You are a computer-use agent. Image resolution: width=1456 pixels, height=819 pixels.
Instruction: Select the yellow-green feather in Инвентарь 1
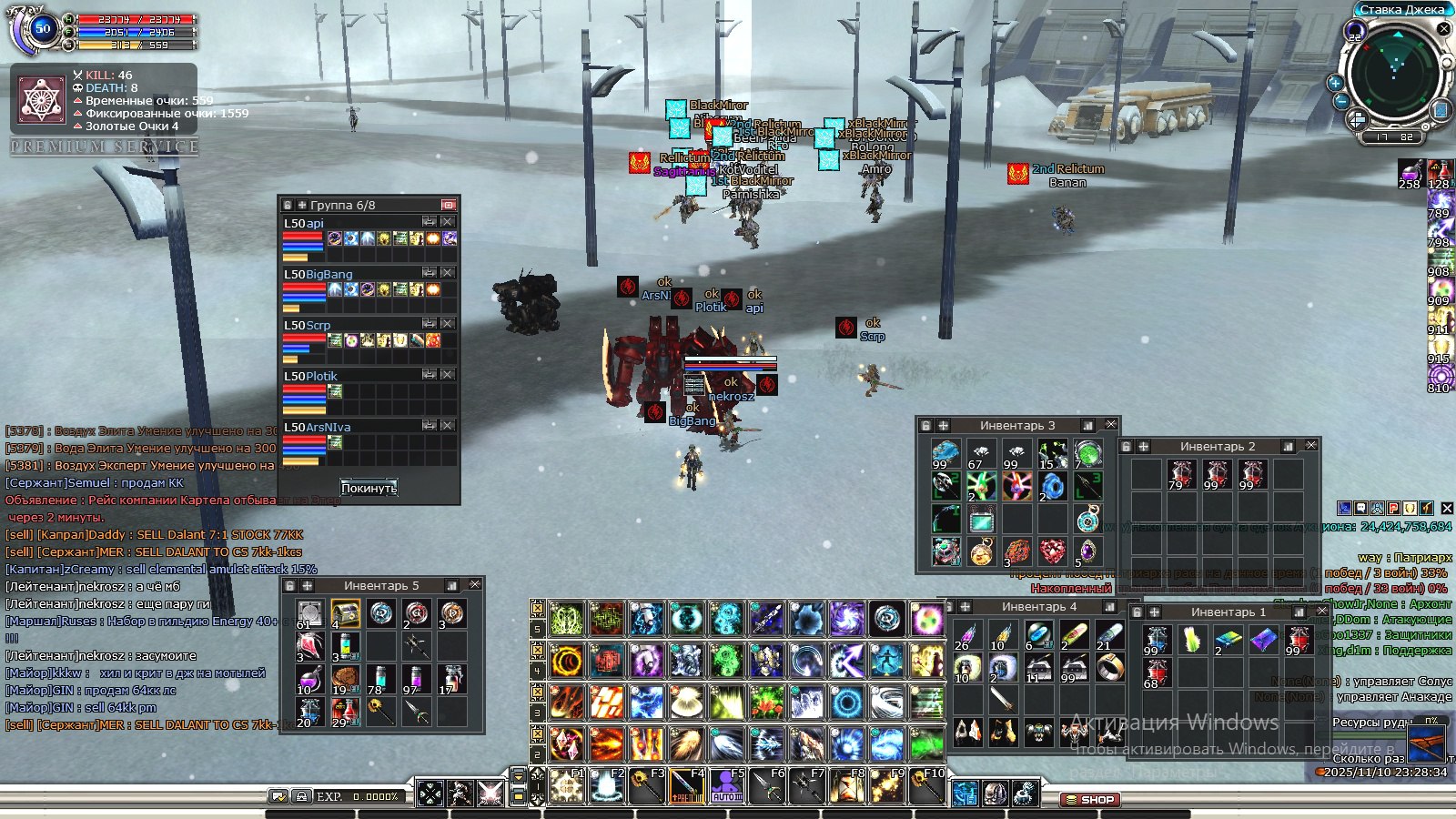tap(1192, 640)
